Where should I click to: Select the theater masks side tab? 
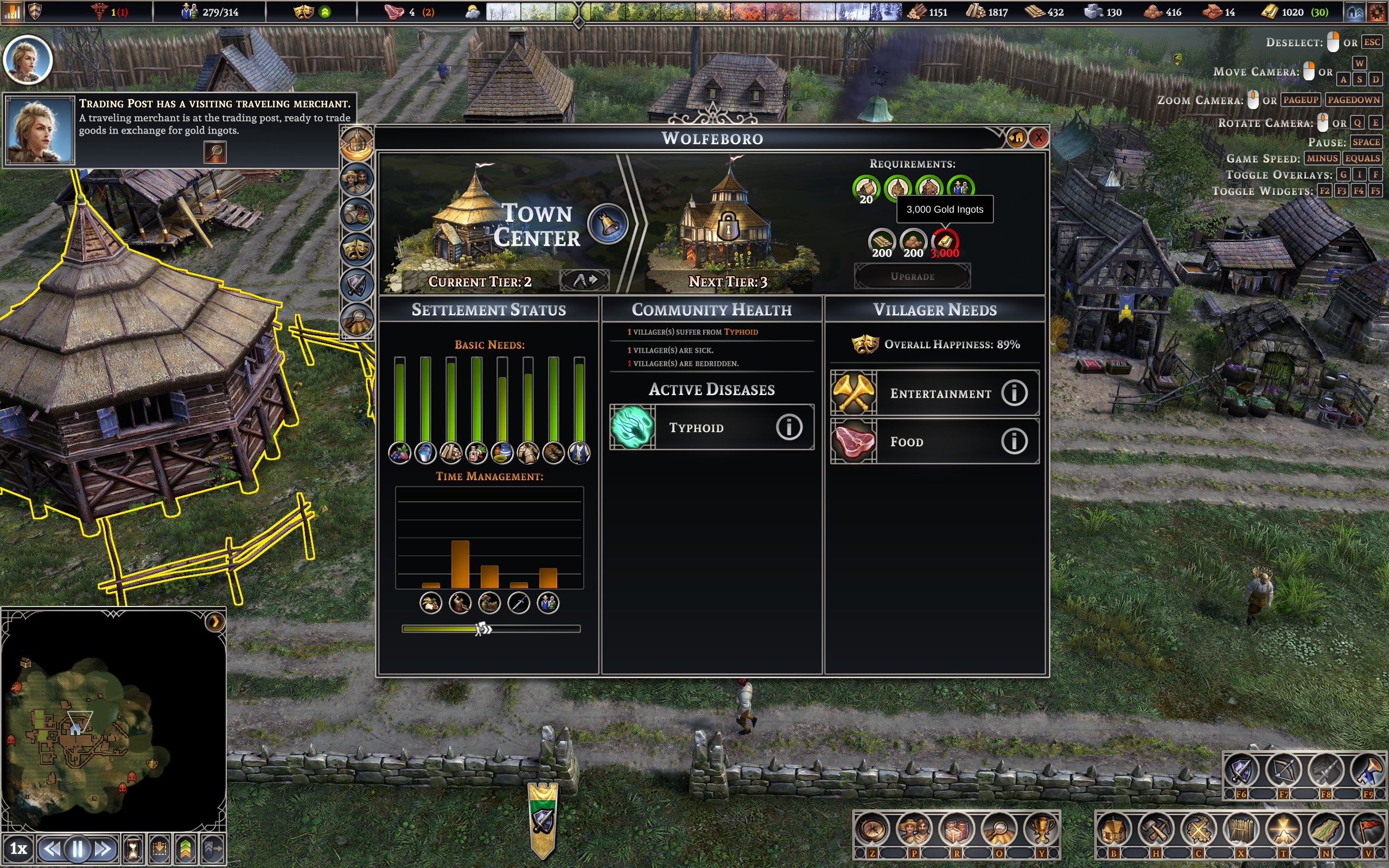356,250
